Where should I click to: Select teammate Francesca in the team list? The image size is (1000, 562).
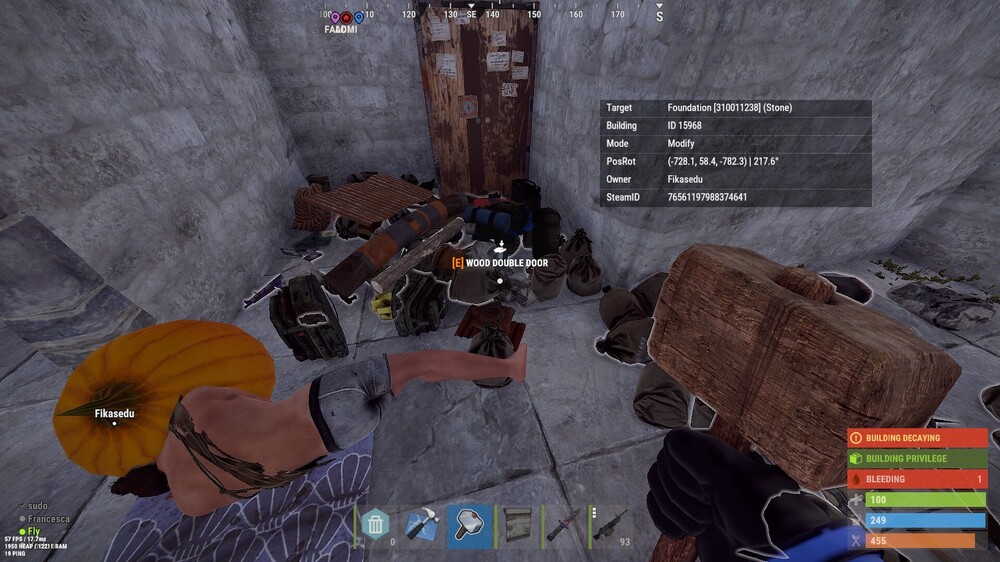48,519
